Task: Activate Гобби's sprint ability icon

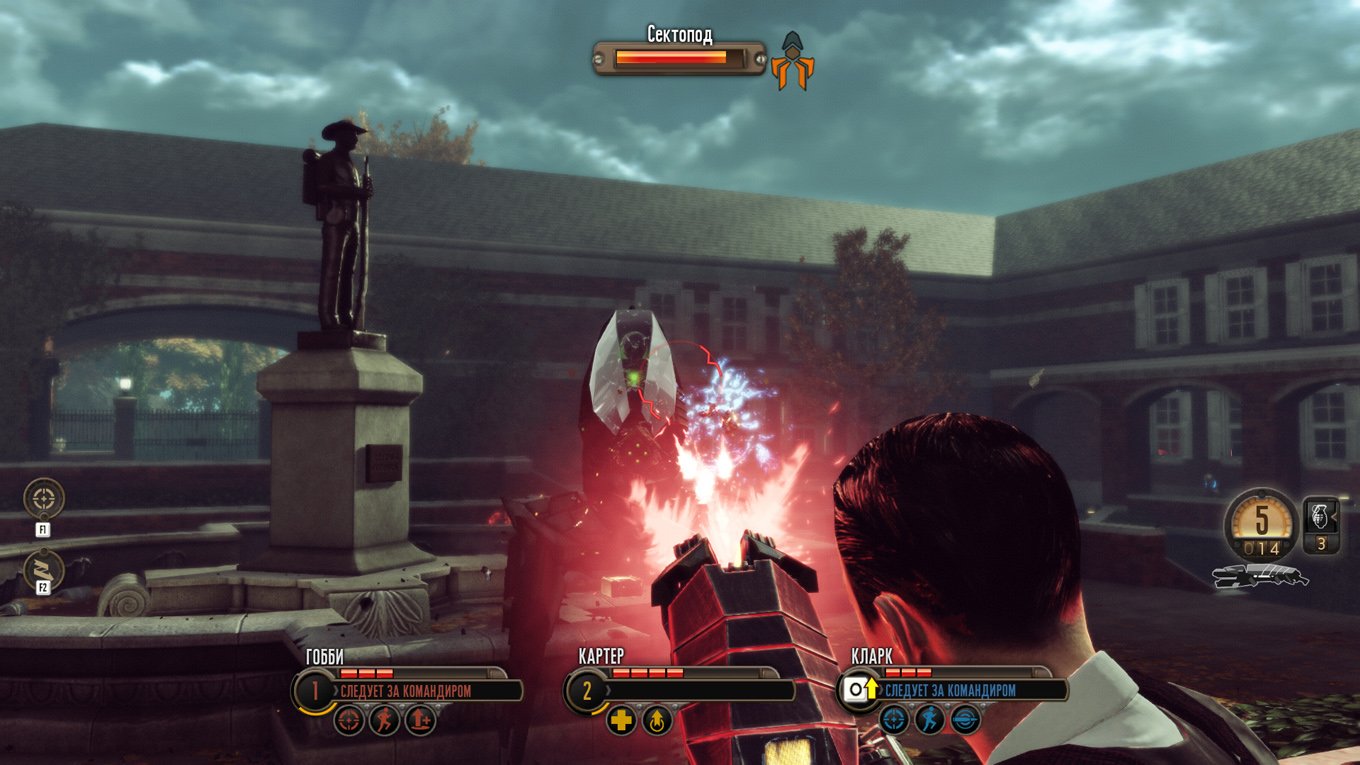Action: pos(385,720)
